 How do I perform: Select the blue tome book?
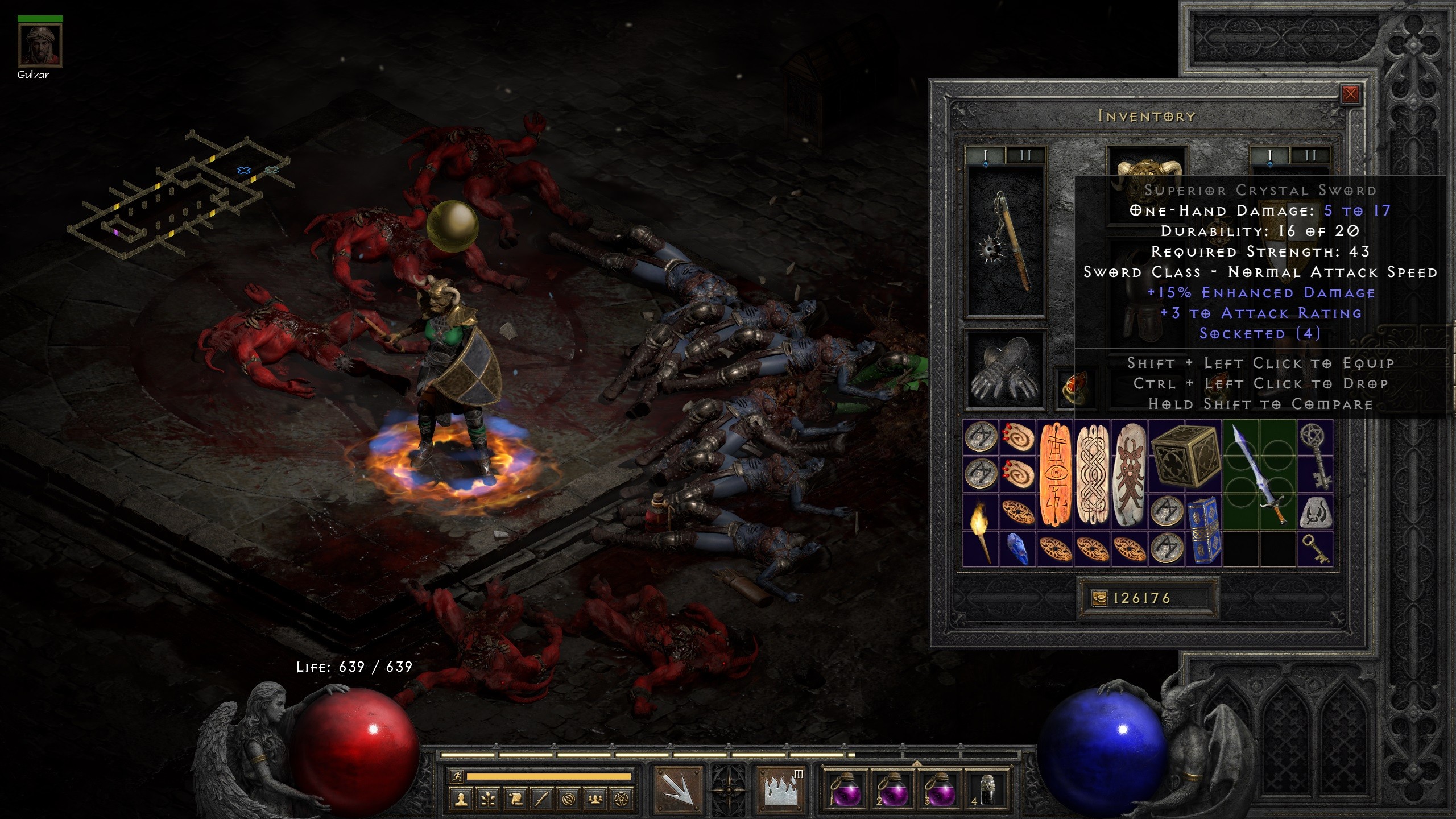tap(1203, 530)
